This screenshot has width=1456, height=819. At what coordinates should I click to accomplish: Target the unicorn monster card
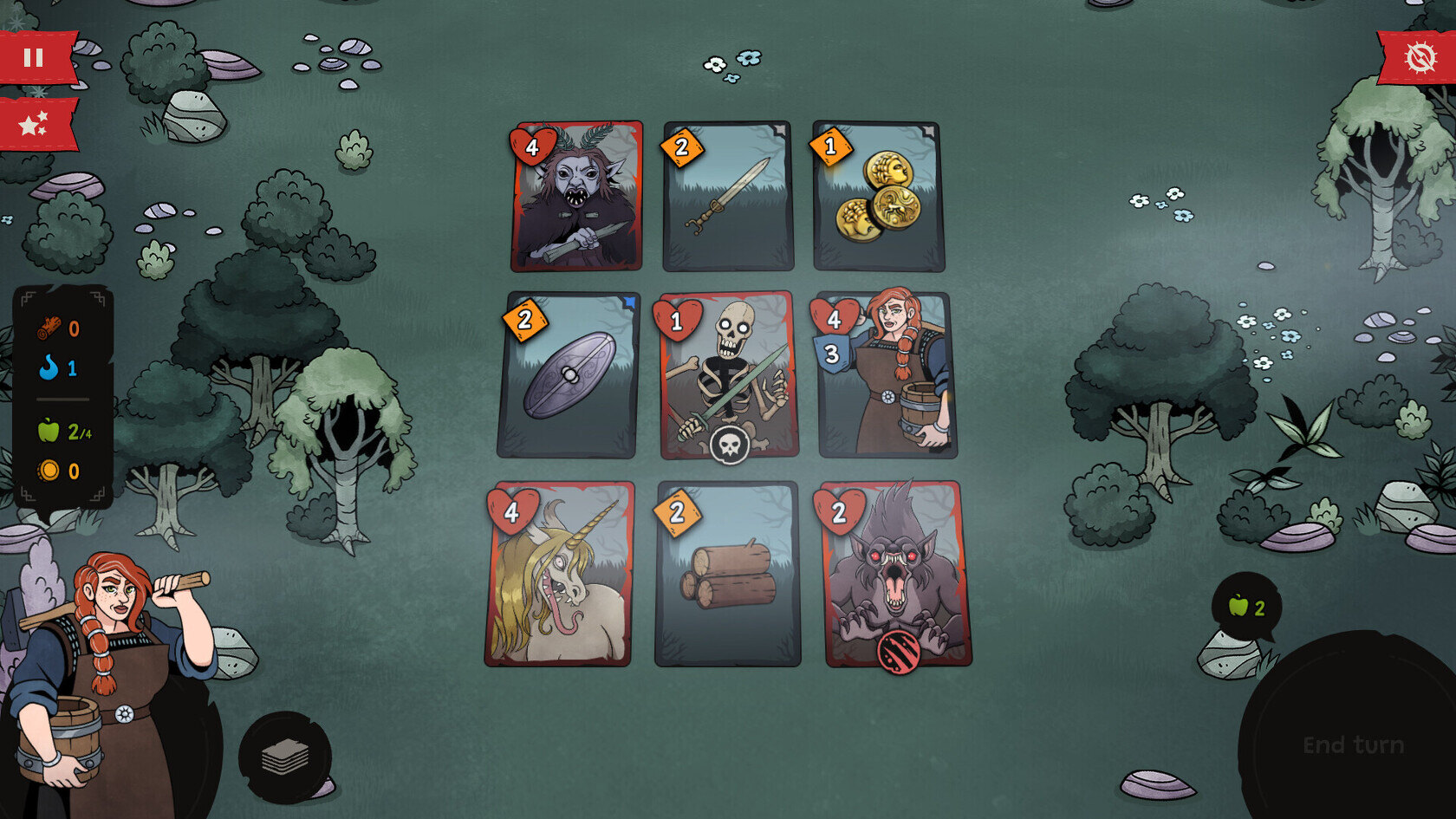(559, 574)
